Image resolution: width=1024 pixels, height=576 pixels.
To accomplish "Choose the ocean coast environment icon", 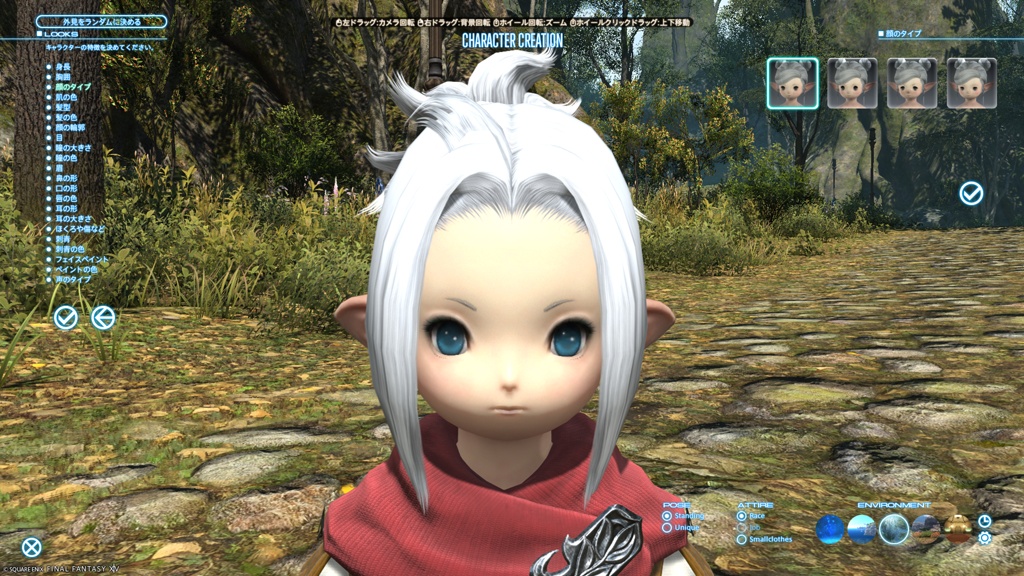I will coord(862,529).
